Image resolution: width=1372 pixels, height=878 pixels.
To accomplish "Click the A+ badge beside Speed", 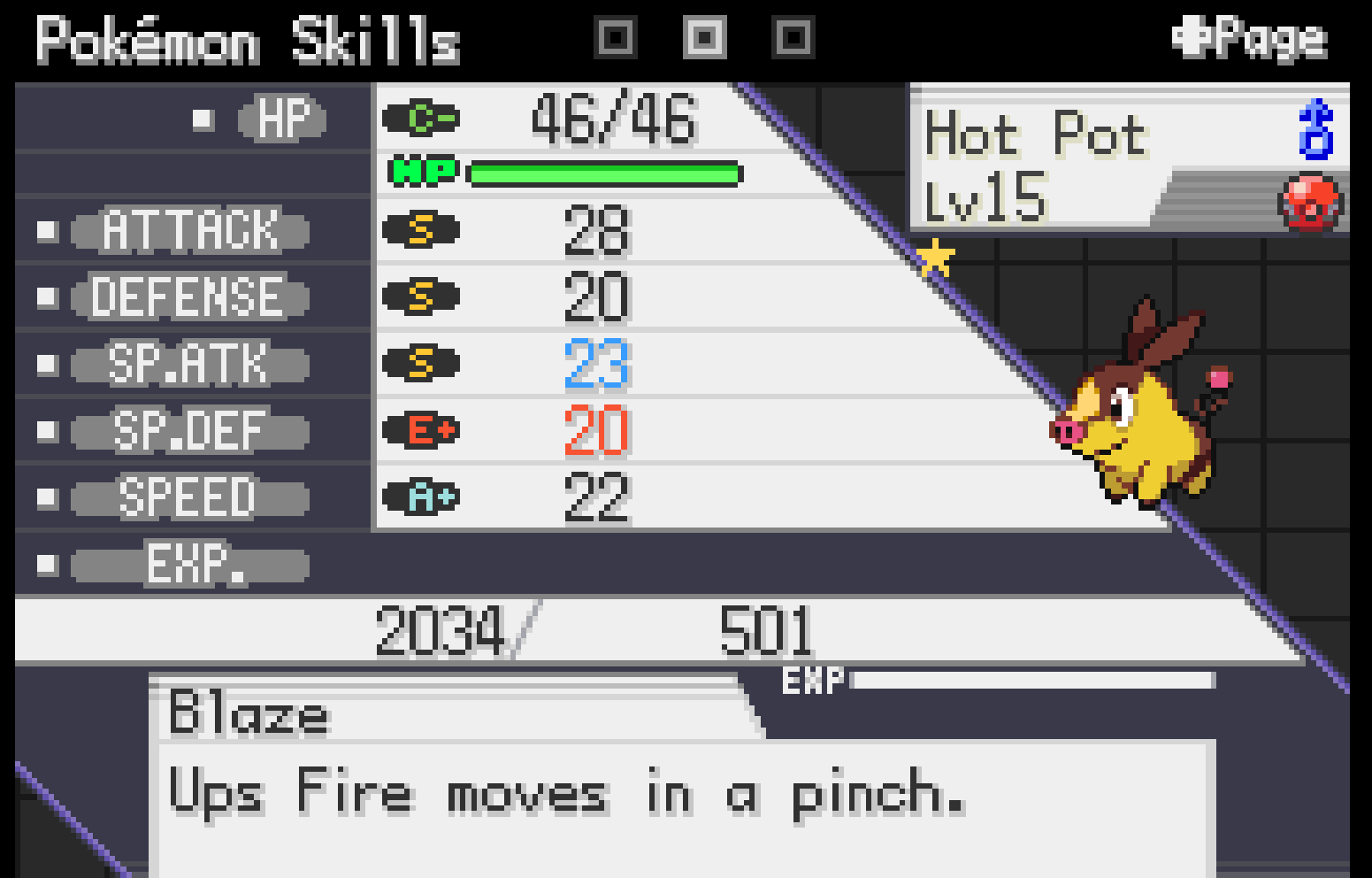I will click(420, 498).
